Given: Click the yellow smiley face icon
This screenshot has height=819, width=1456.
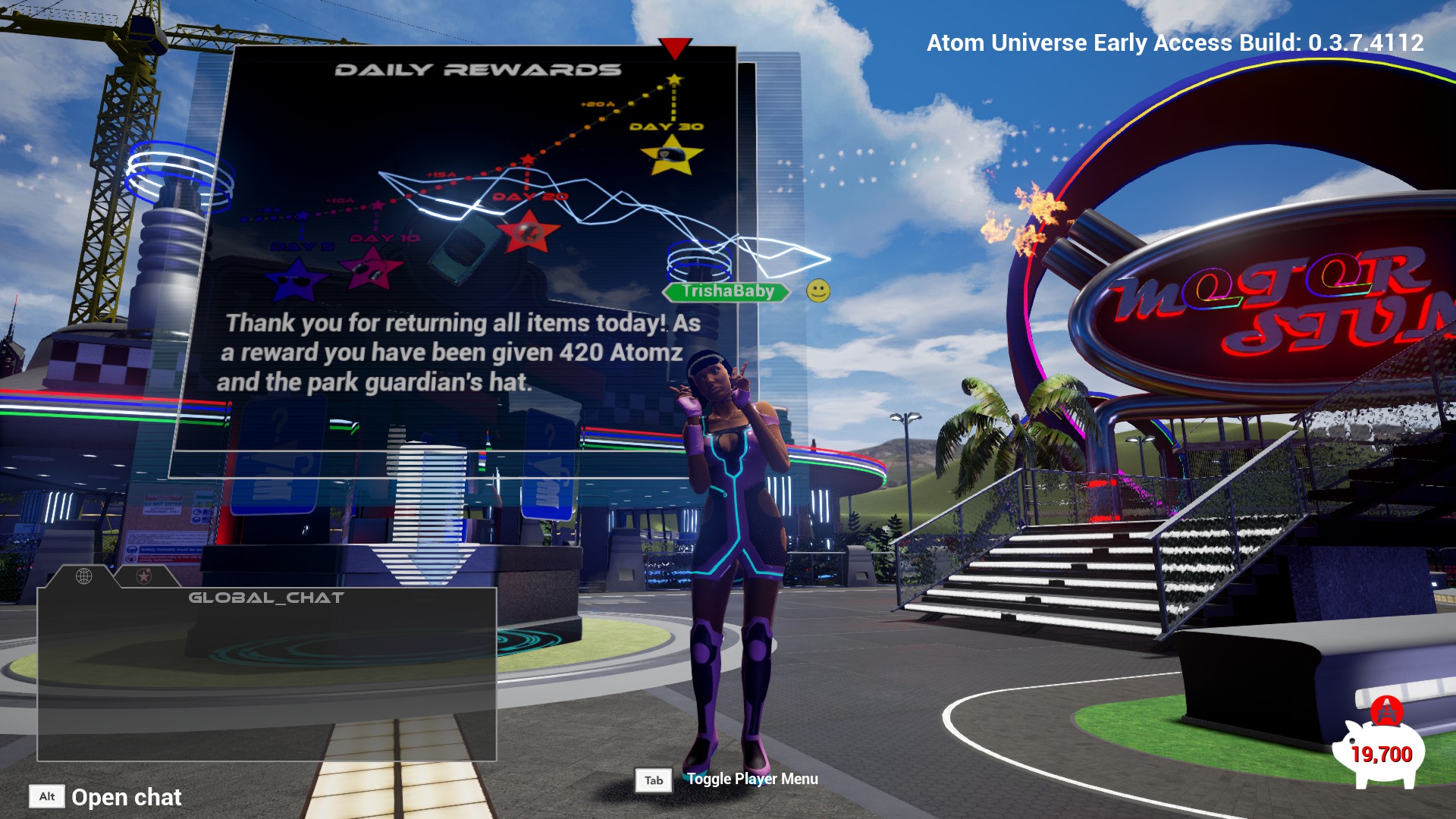Looking at the screenshot, I should click(x=818, y=291).
